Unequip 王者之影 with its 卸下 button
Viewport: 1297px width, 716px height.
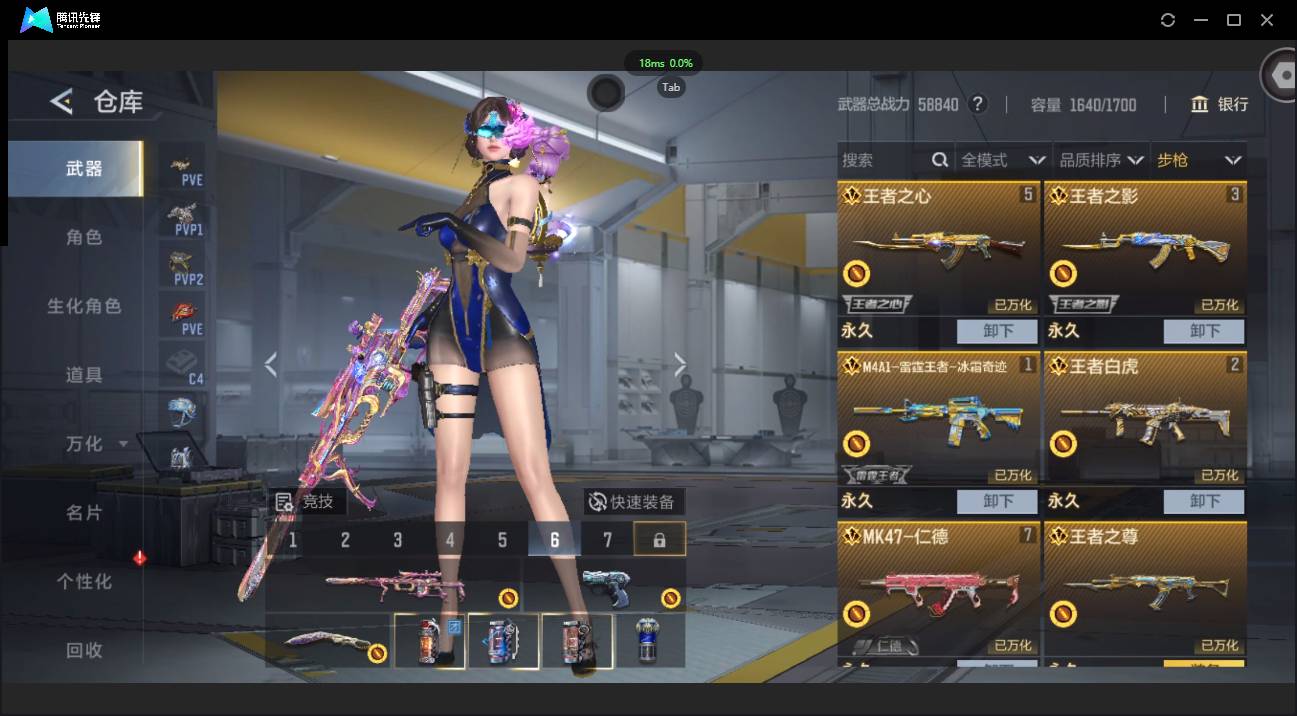(x=1204, y=331)
